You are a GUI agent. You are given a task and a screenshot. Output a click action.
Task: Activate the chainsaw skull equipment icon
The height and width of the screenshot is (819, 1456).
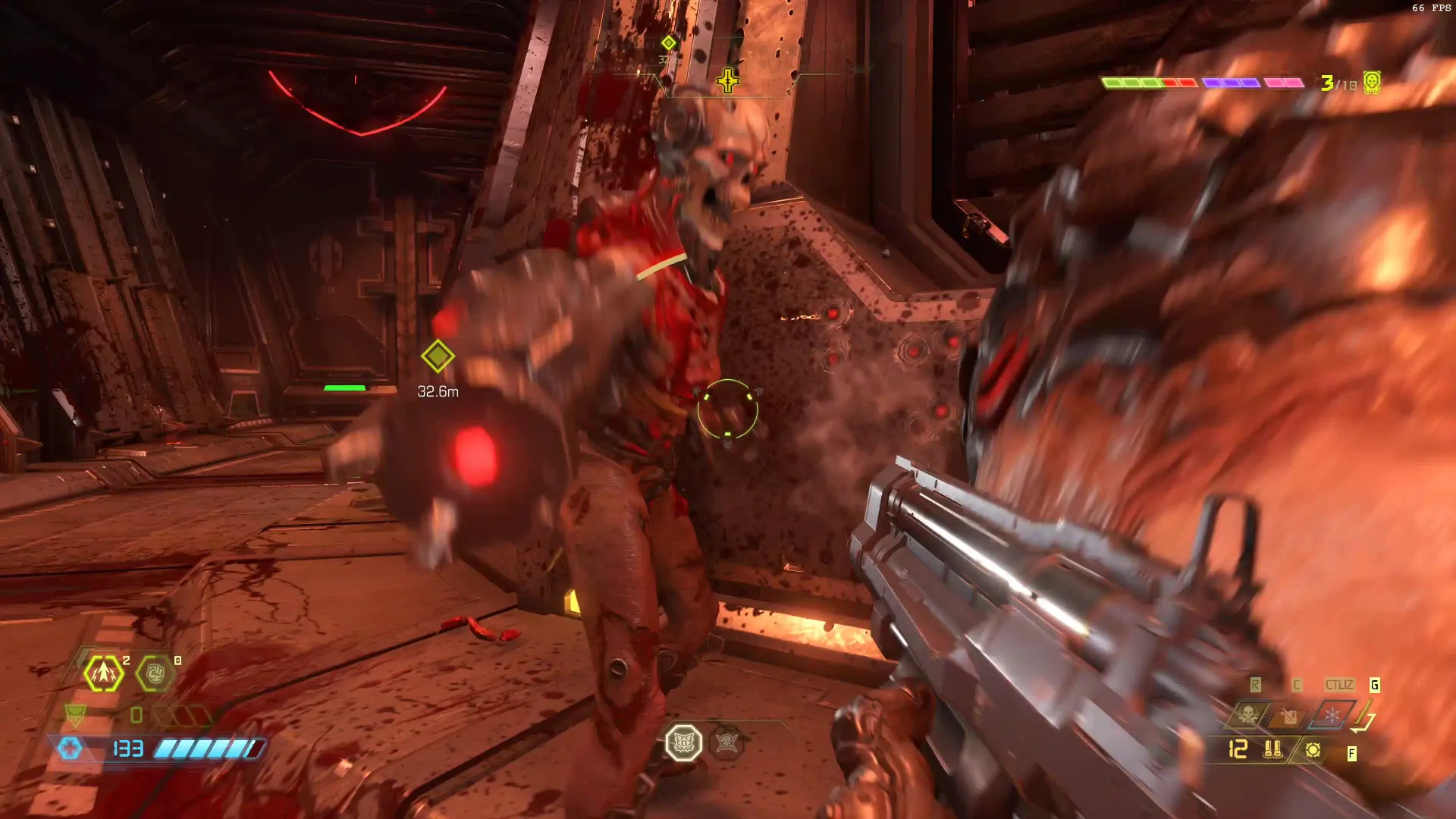pos(1247,714)
